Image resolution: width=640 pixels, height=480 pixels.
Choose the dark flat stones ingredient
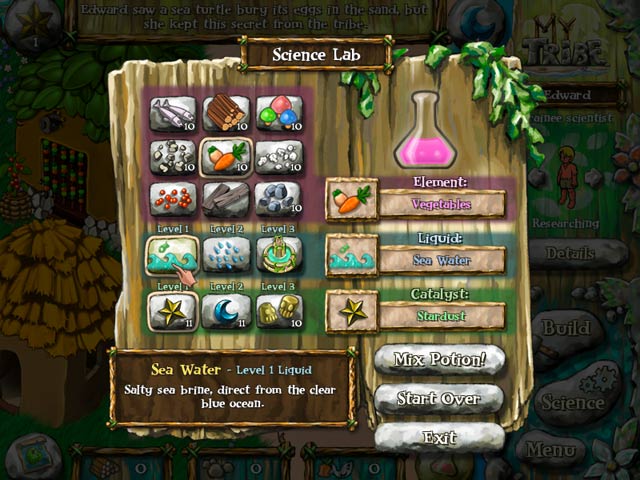pyautogui.click(x=225, y=199)
